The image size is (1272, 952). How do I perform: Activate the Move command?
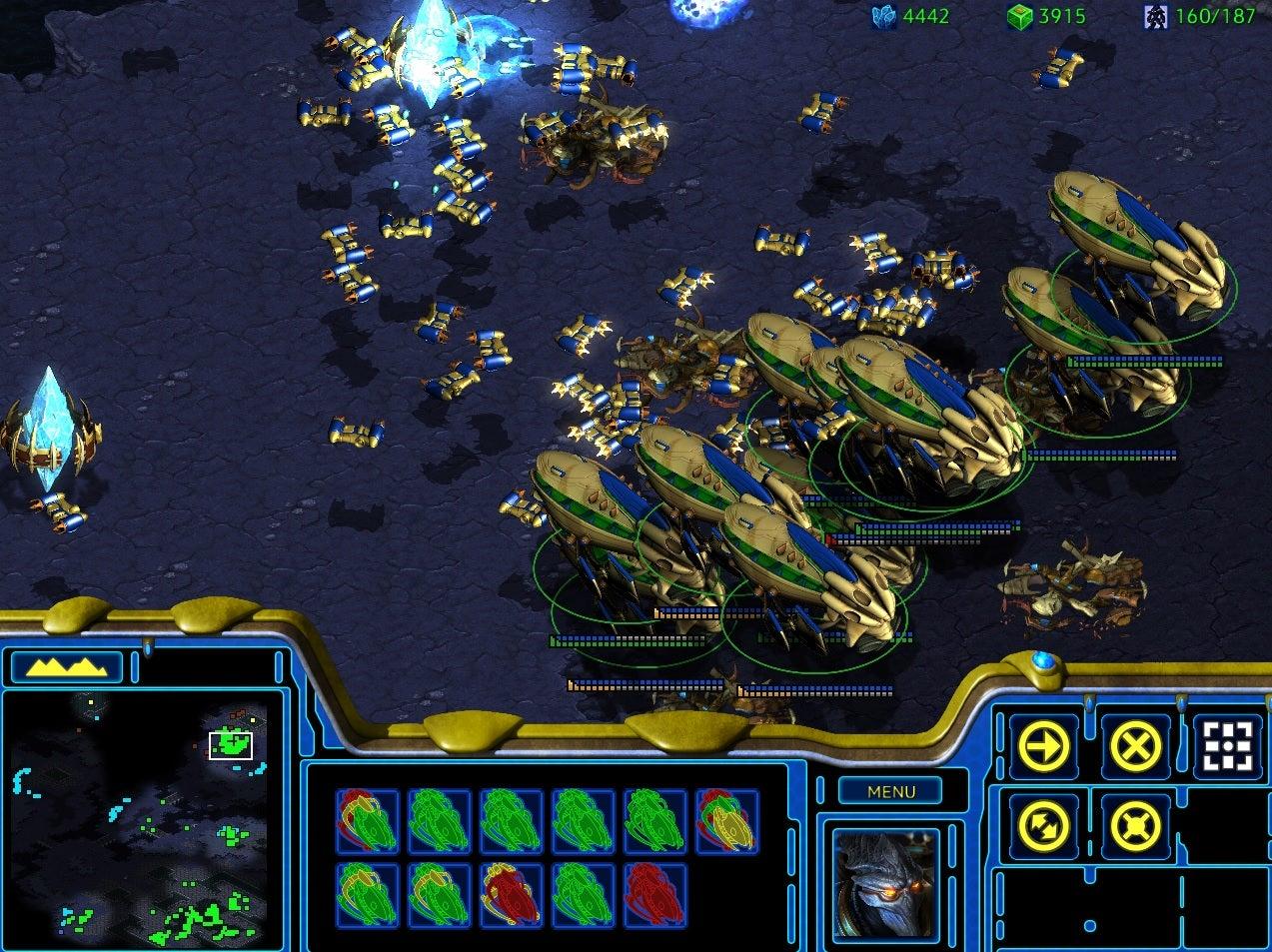(x=1044, y=746)
